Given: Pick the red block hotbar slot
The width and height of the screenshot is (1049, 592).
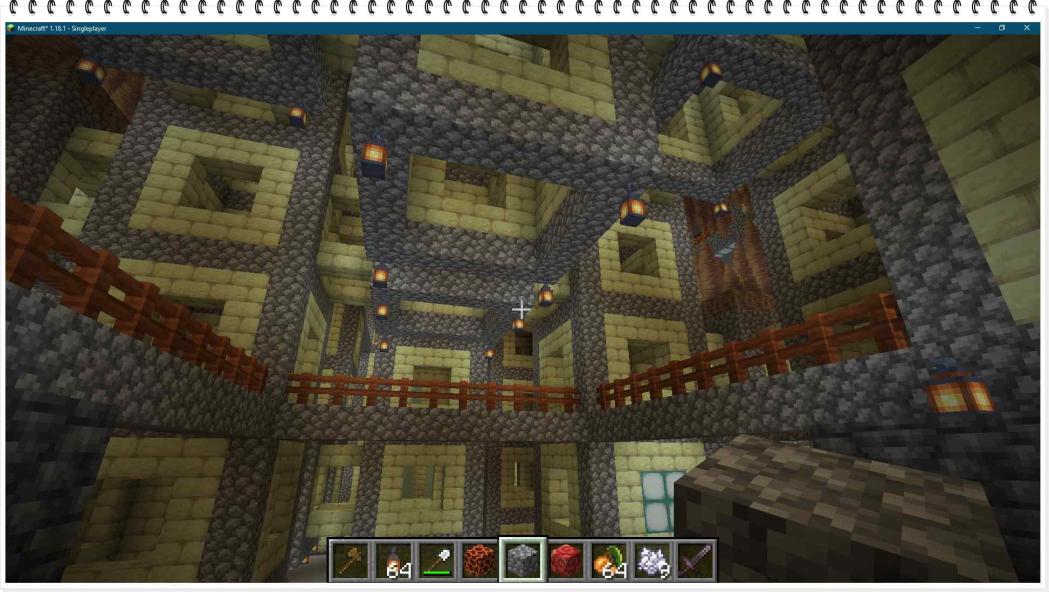Looking at the screenshot, I should (x=566, y=561).
